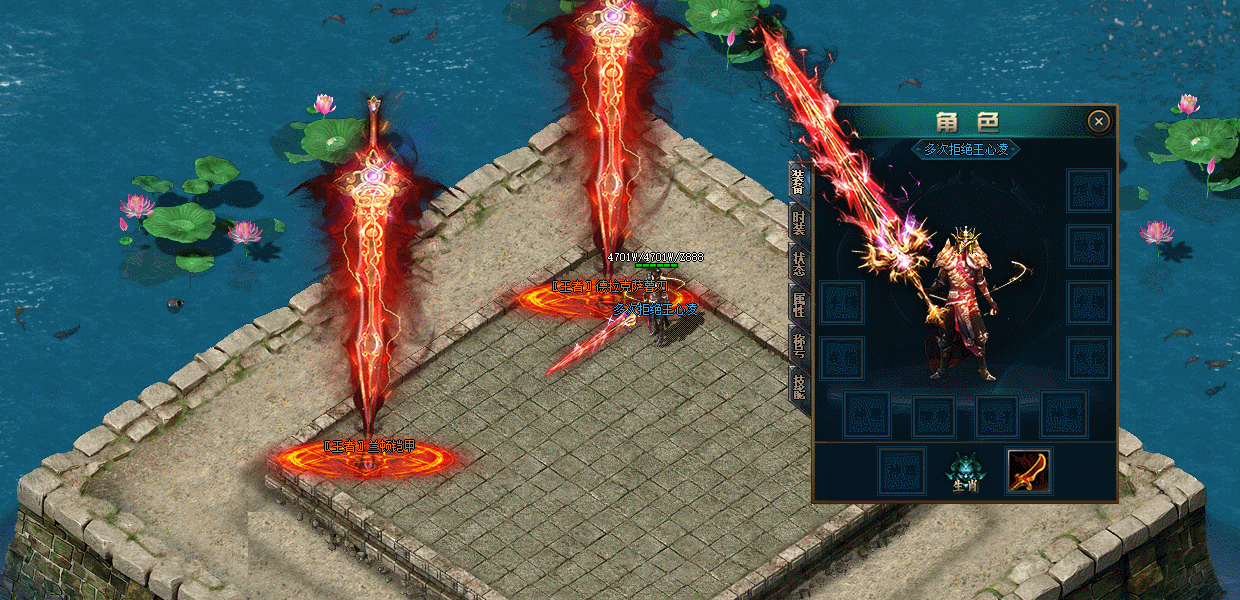Screen dimensions: 1240x600
Task: Close the 角色 character panel
Action: tap(1099, 122)
